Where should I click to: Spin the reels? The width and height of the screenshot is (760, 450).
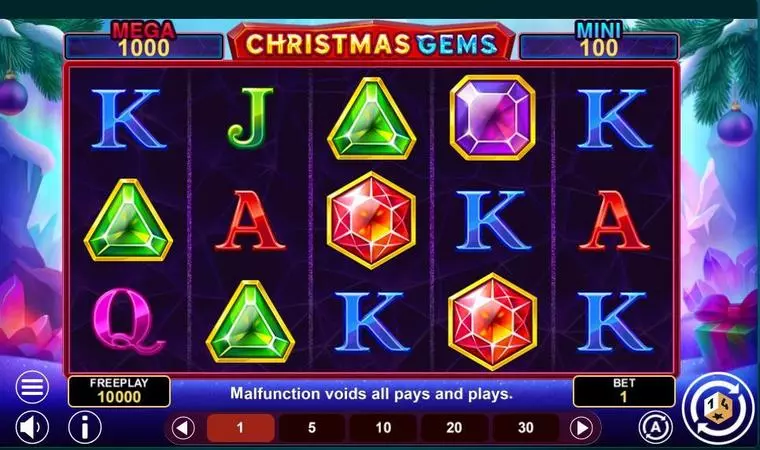(717, 408)
